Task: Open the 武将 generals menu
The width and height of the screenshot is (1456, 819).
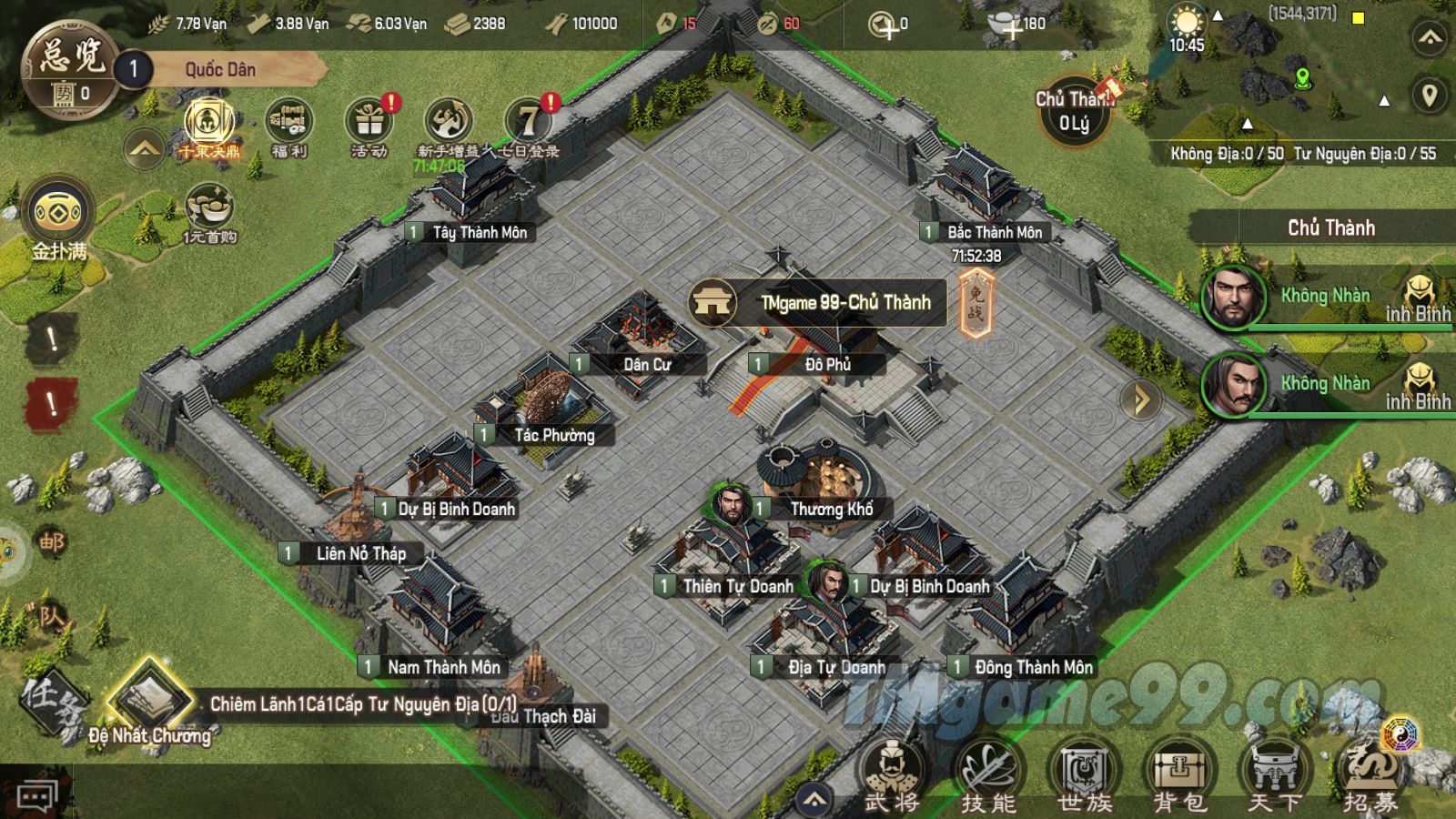Action: [x=892, y=775]
